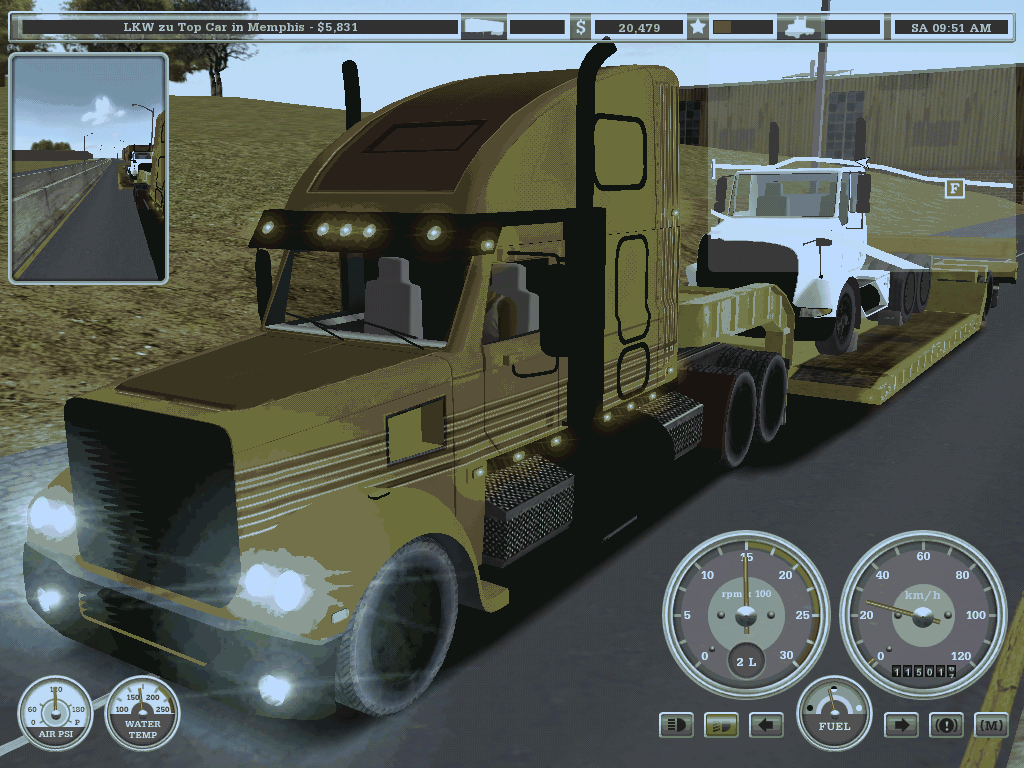Activate the right turn signal arrow
The image size is (1024, 768).
(x=901, y=724)
